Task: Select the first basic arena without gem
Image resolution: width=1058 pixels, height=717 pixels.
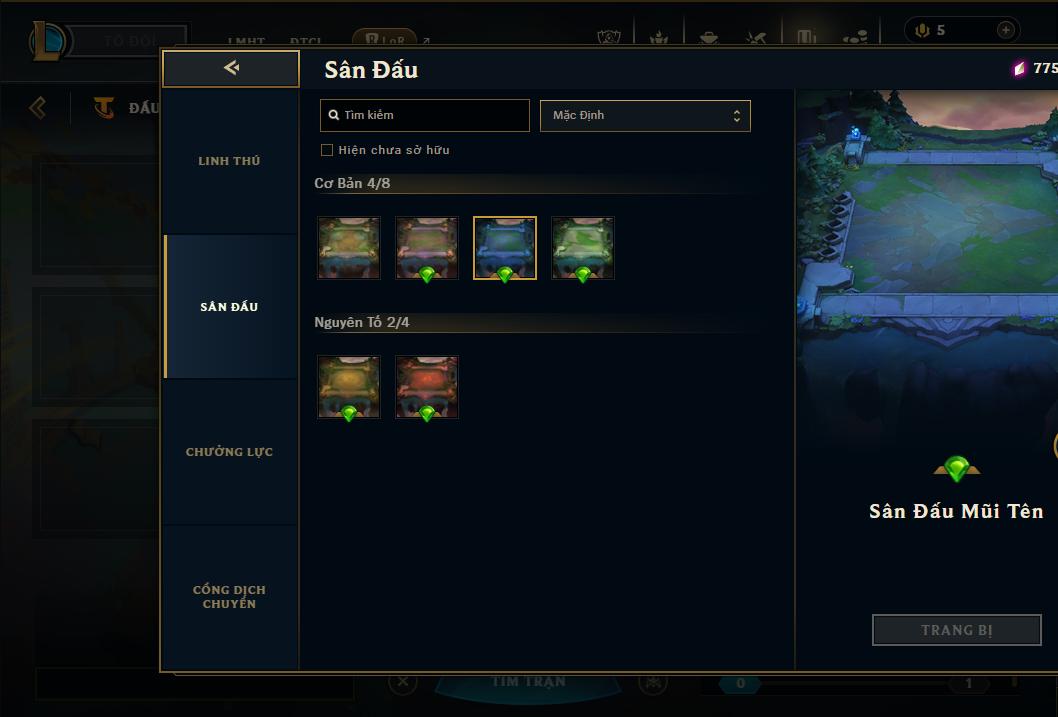Action: point(349,248)
